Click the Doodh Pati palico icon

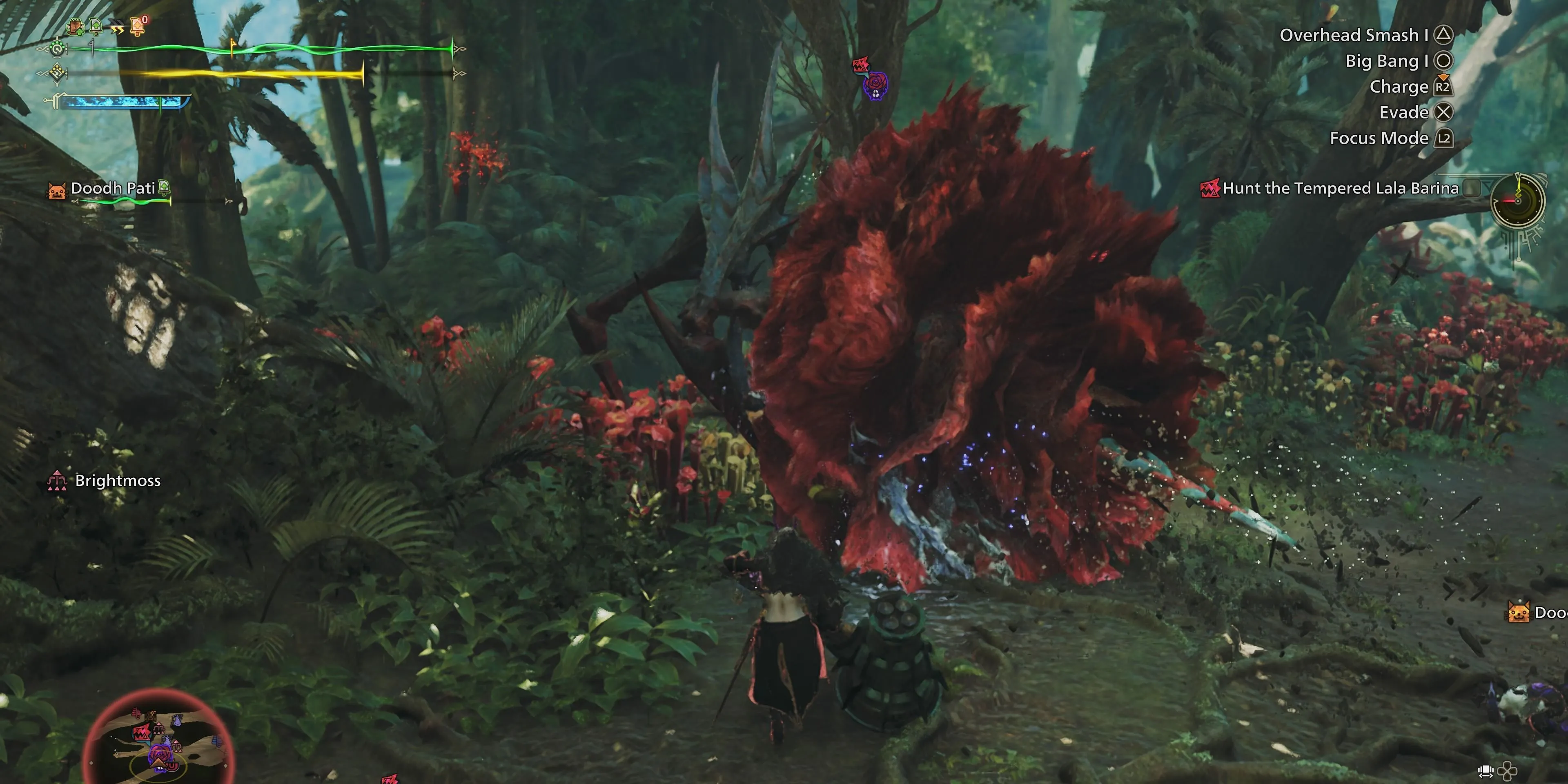57,191
